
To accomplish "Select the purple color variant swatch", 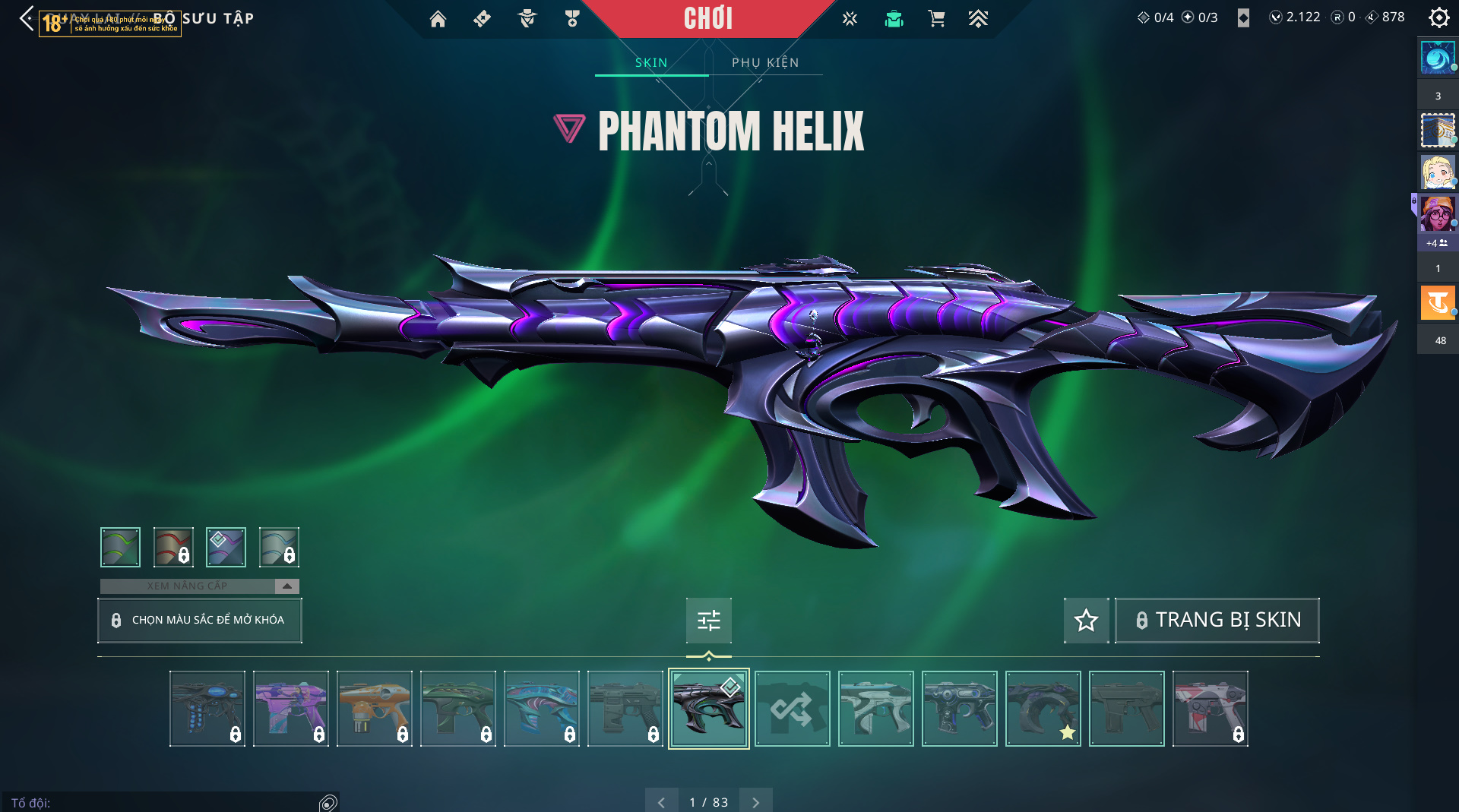I will [226, 547].
